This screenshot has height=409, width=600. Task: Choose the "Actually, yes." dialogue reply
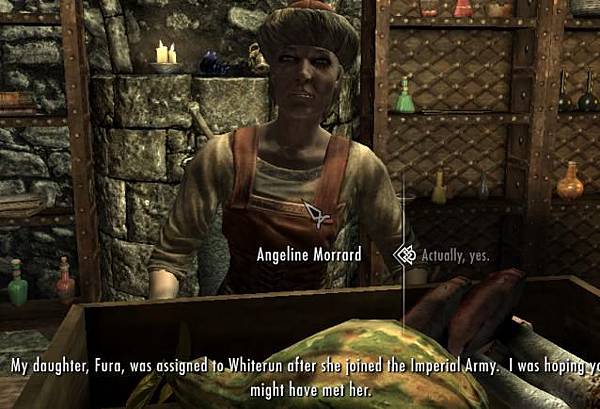pyautogui.click(x=455, y=255)
